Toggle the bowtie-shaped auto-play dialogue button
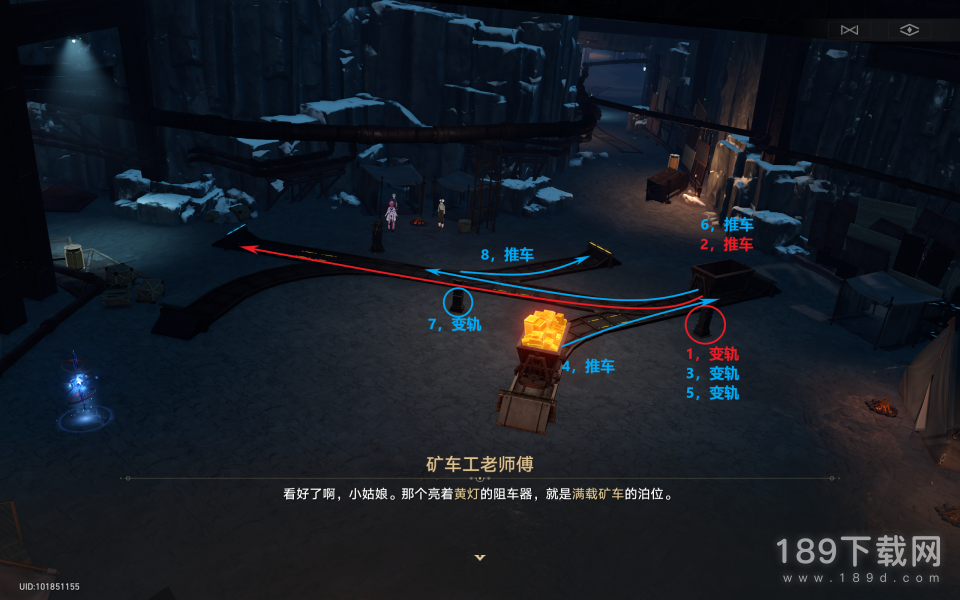Screen dimensions: 960x600 (850, 30)
